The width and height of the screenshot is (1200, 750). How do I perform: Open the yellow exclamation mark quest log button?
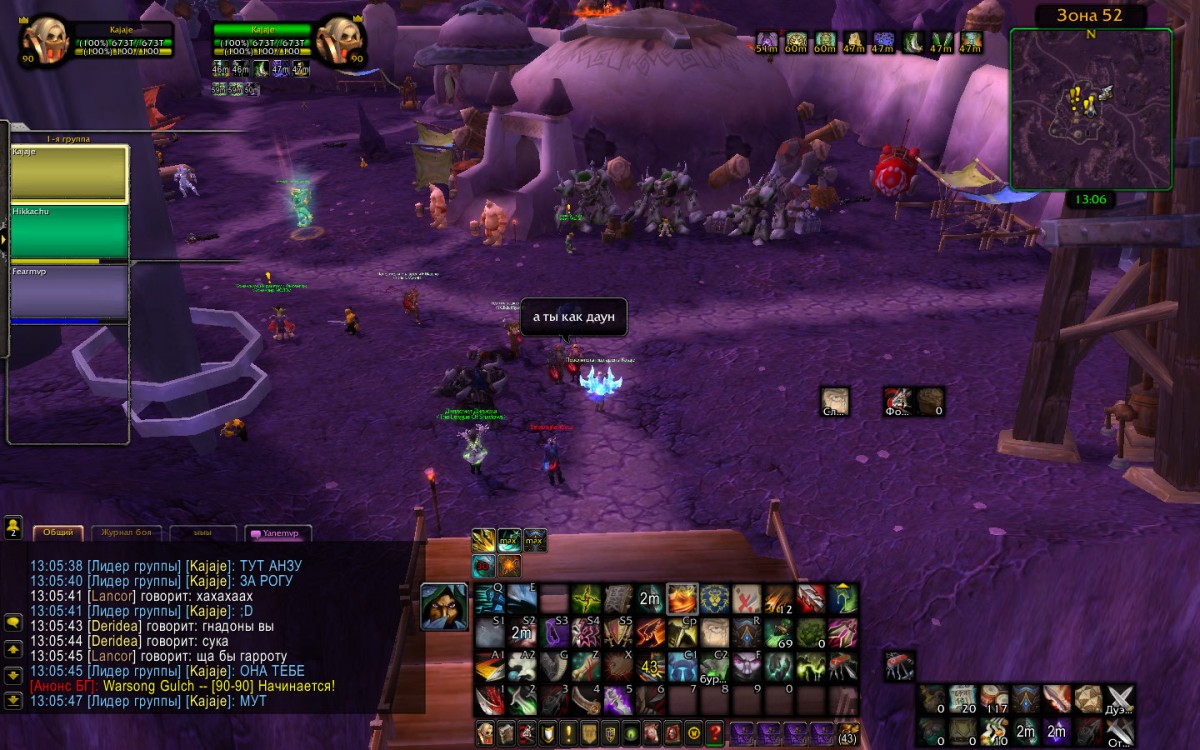coord(567,732)
